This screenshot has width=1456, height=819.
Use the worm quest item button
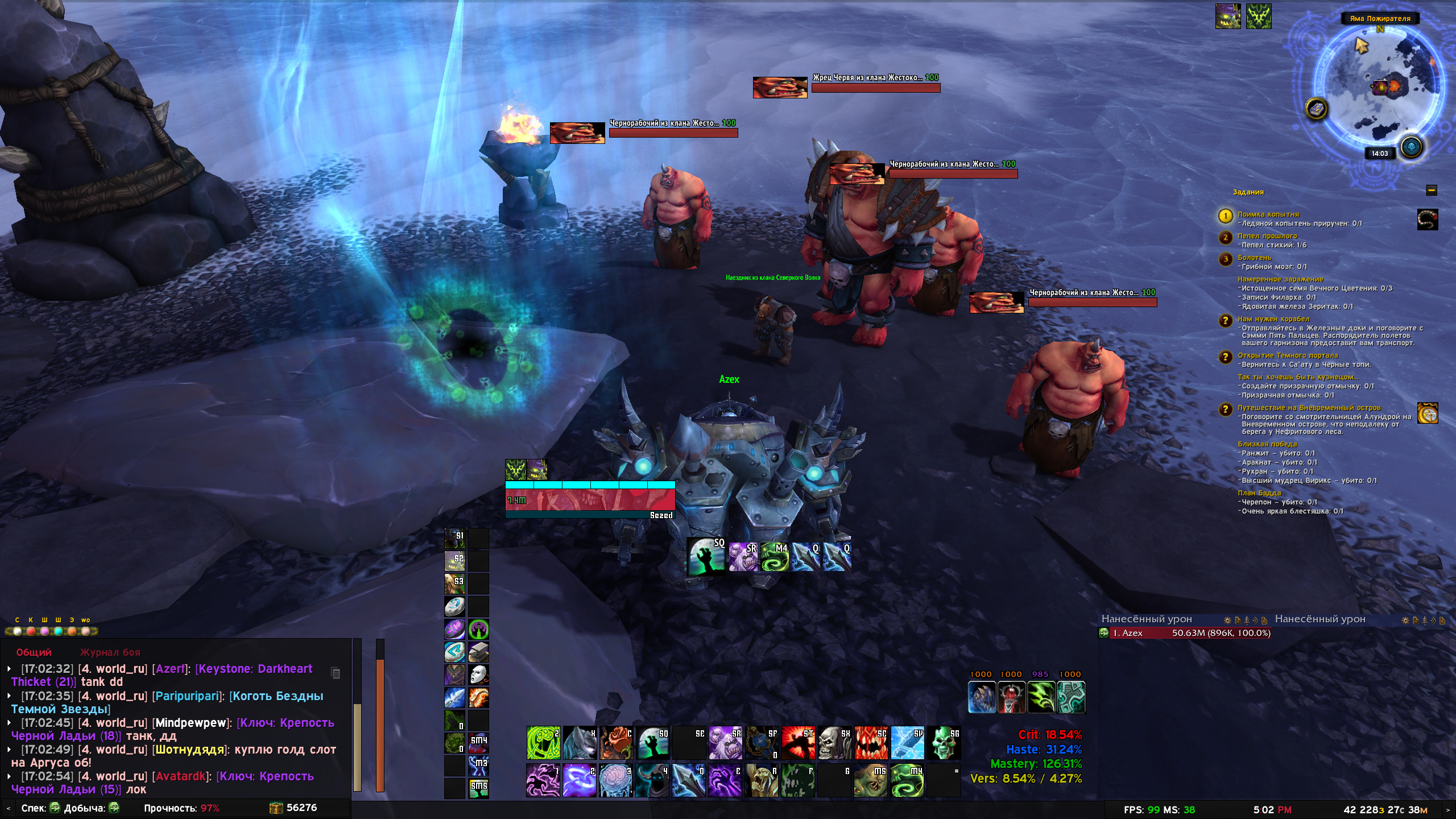click(x=1427, y=220)
